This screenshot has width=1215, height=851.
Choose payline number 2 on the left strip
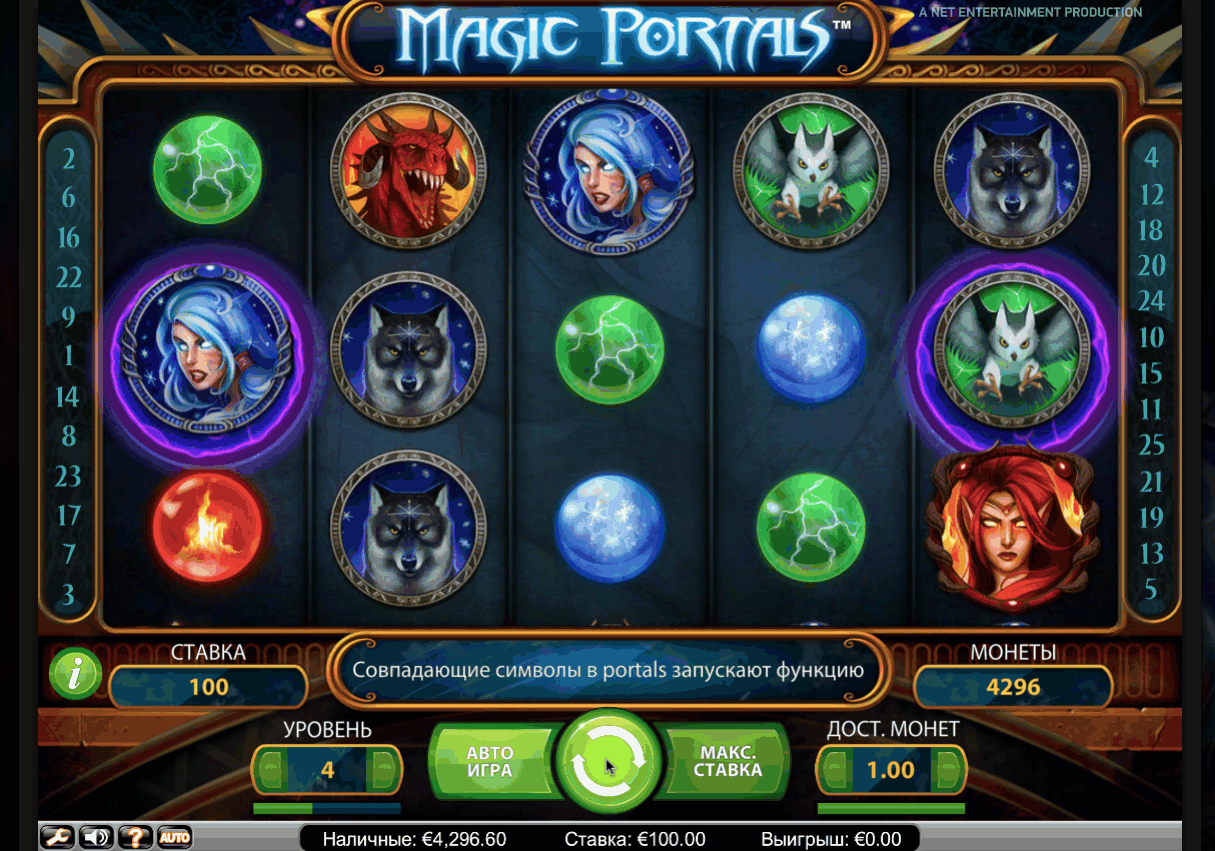[x=68, y=159]
